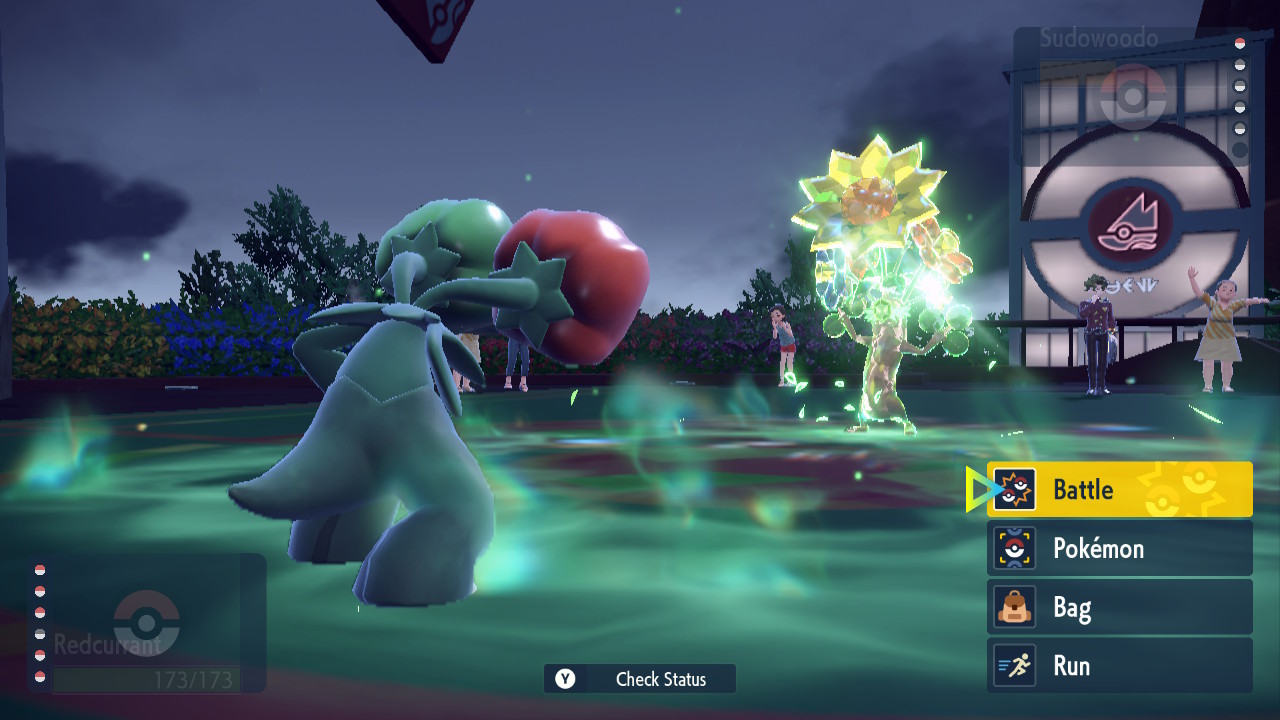1280x720 pixels.
Task: Click the Check Status button
Action: coord(640,679)
